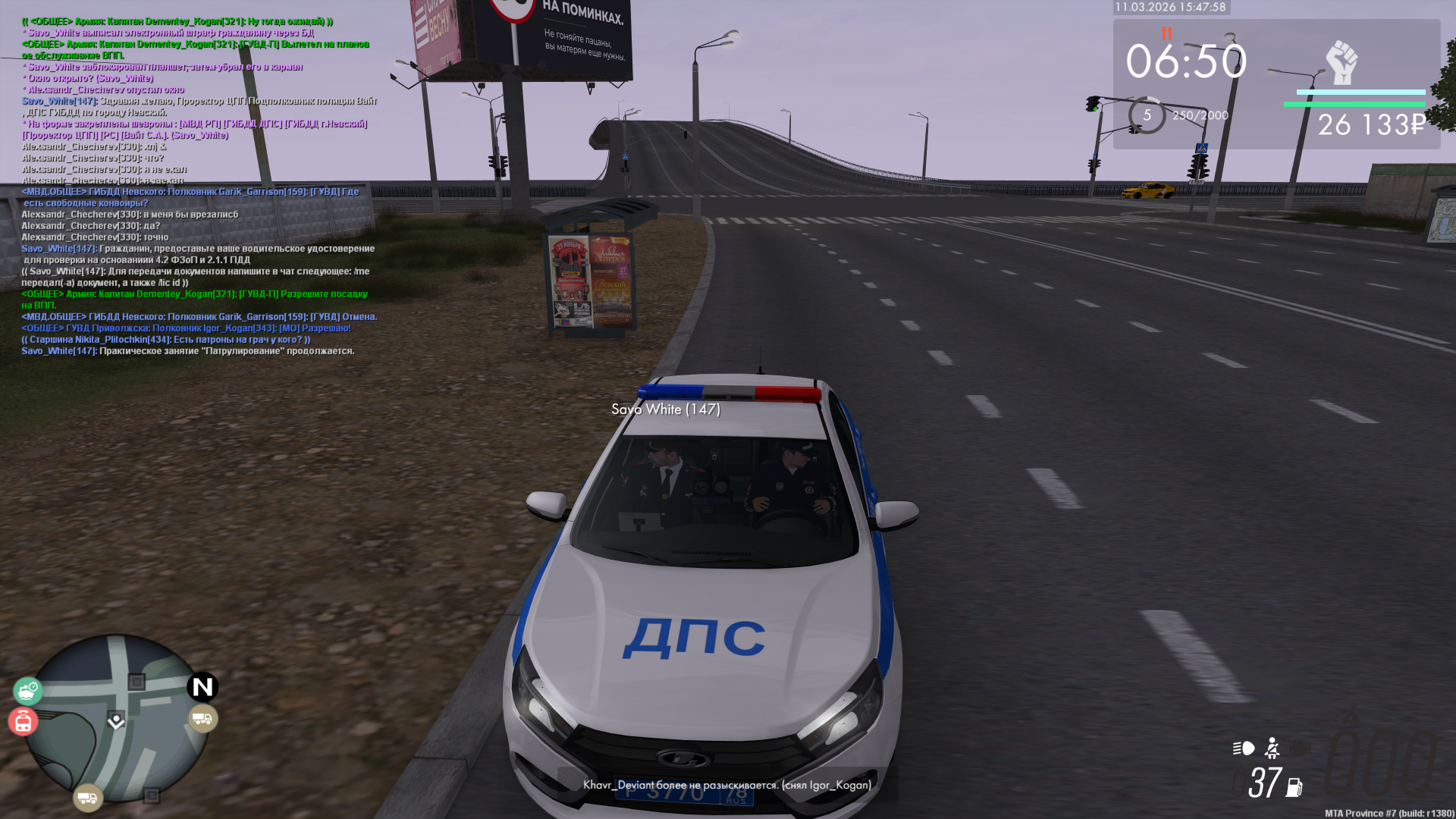Select the red tram marker on the minimap

[x=23, y=721]
